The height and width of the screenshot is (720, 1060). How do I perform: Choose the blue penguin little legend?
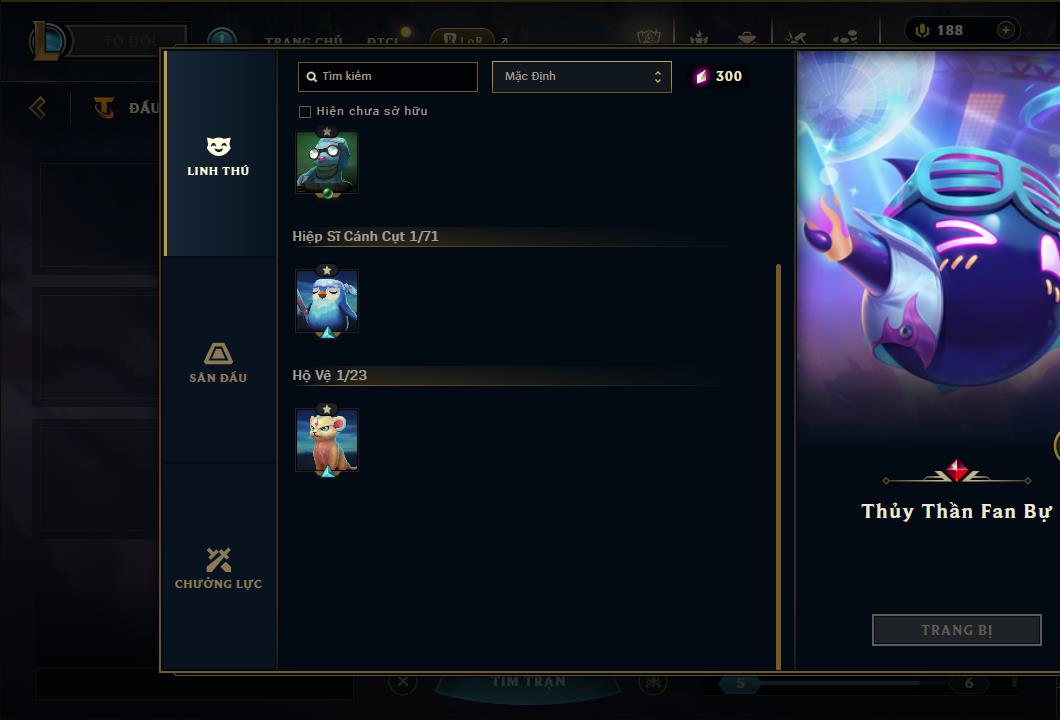tap(327, 301)
